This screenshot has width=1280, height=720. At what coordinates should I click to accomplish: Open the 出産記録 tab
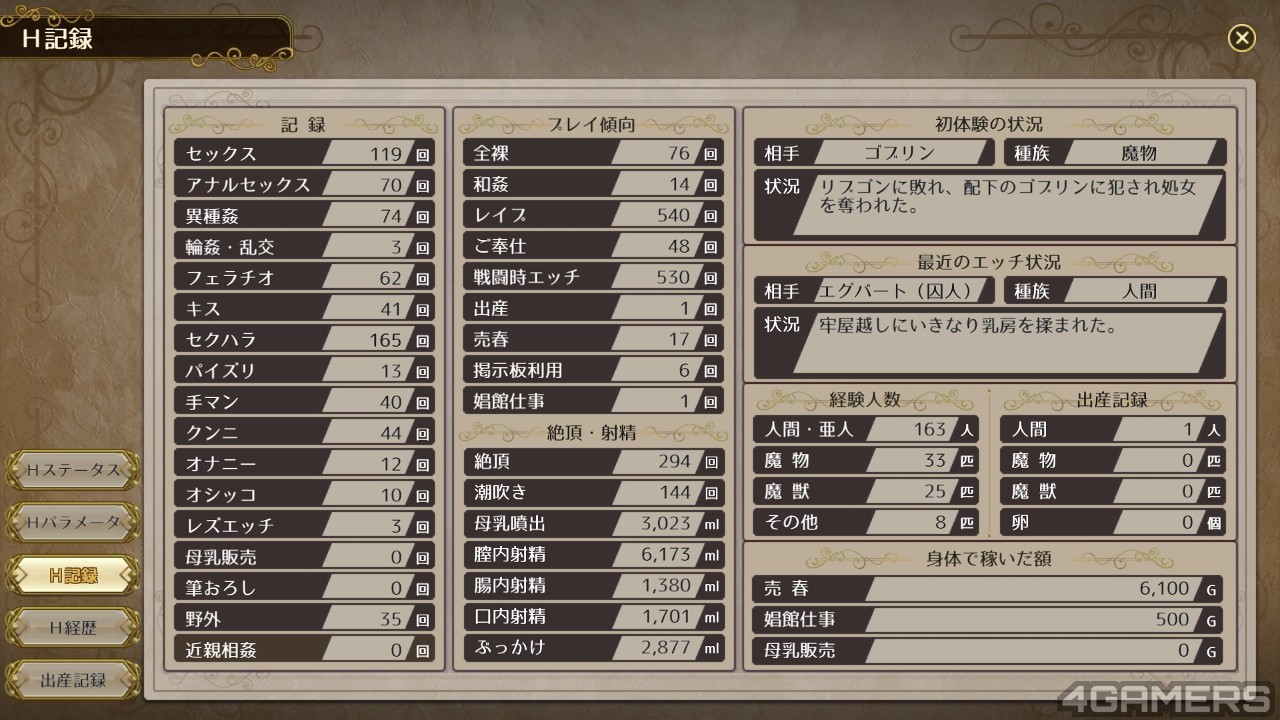pyautogui.click(x=73, y=681)
